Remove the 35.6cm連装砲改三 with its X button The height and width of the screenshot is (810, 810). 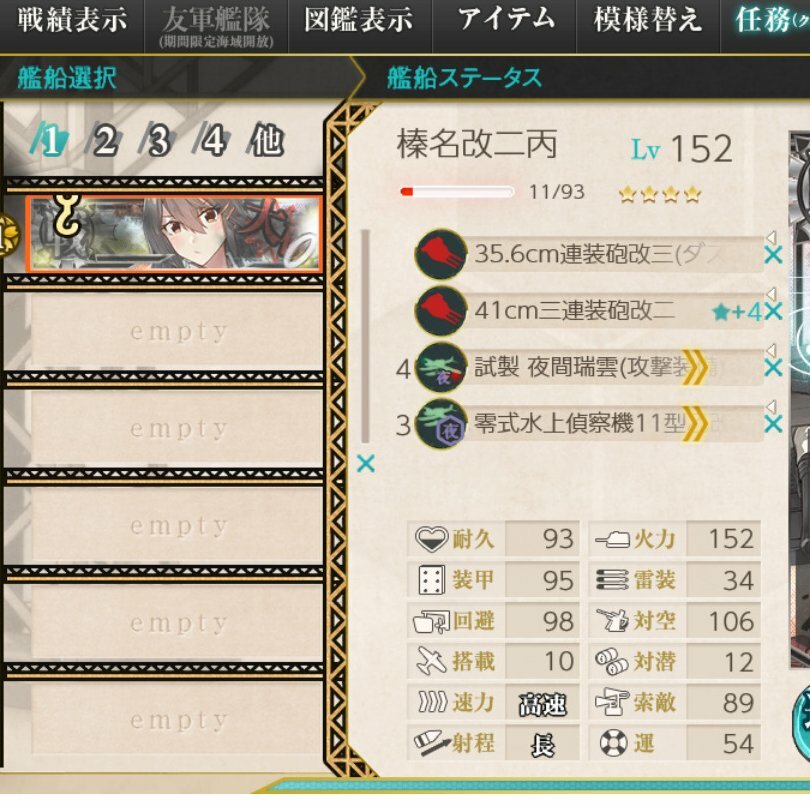[x=772, y=255]
